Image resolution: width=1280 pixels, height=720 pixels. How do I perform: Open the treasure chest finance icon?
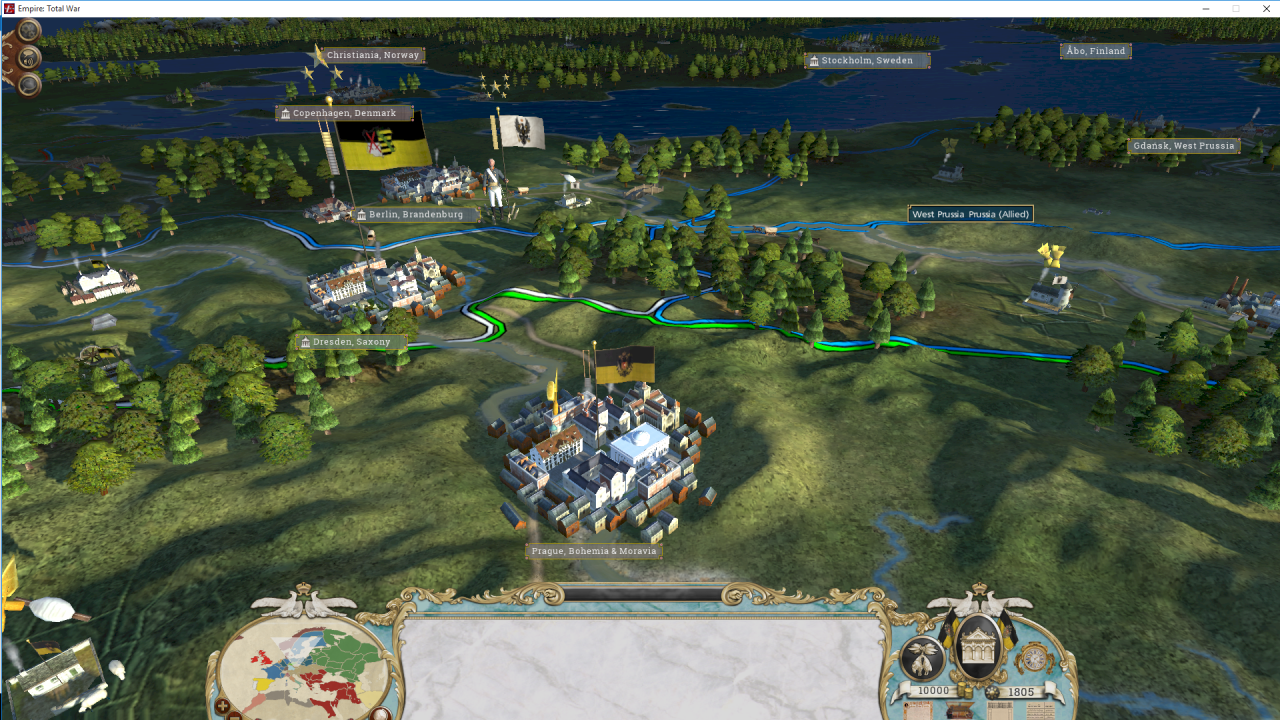[x=961, y=711]
